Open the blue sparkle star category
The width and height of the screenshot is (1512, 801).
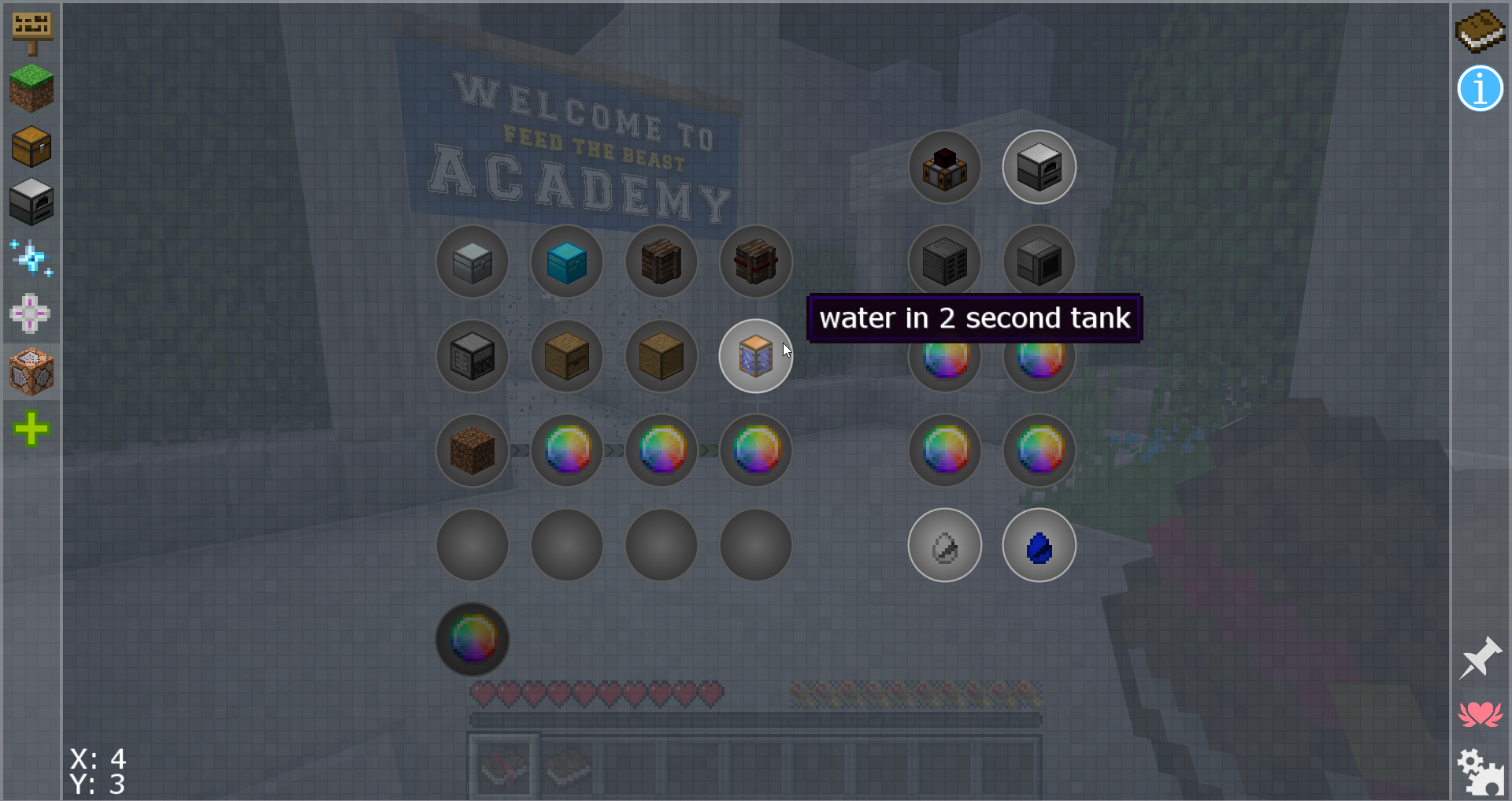[31, 258]
